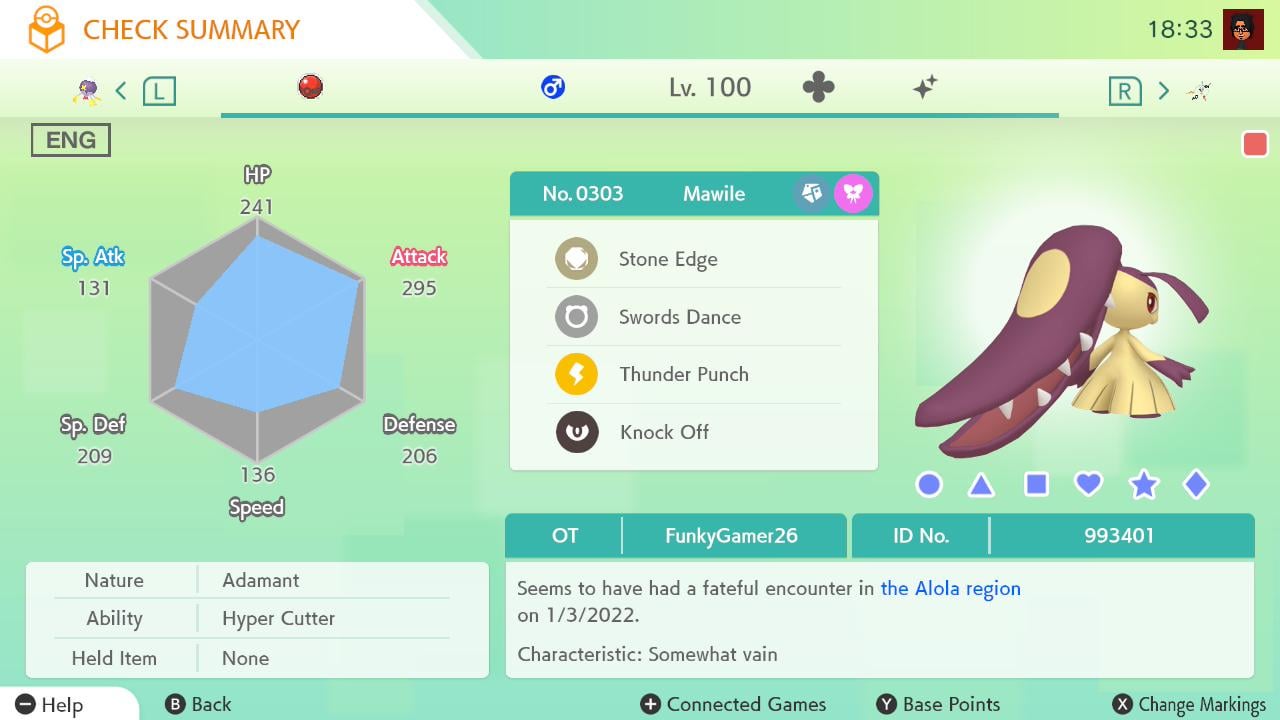Open the user profile avatar

1243,30
